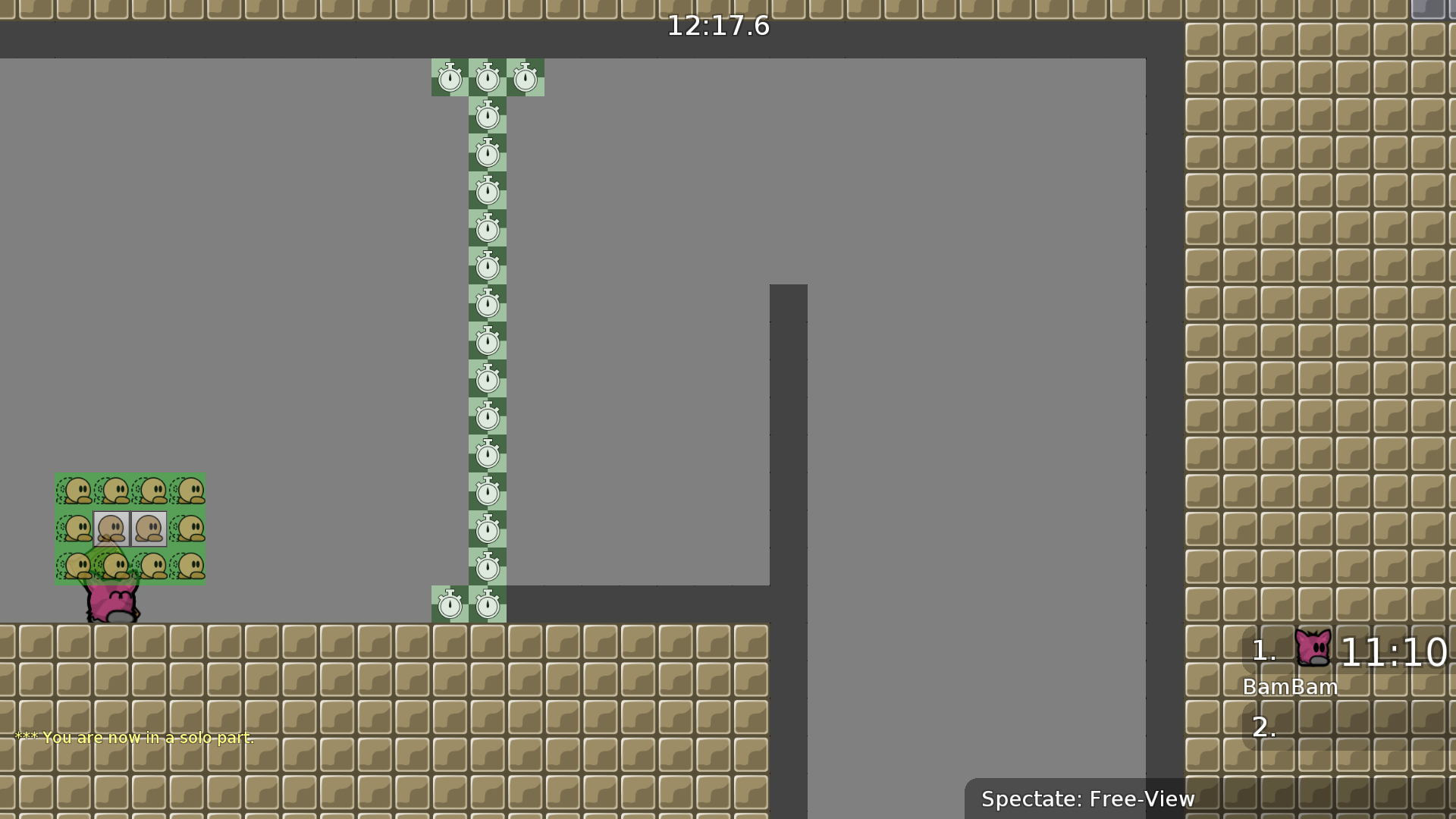Click a smiley face tile in the green block

pyautogui.click(x=76, y=490)
